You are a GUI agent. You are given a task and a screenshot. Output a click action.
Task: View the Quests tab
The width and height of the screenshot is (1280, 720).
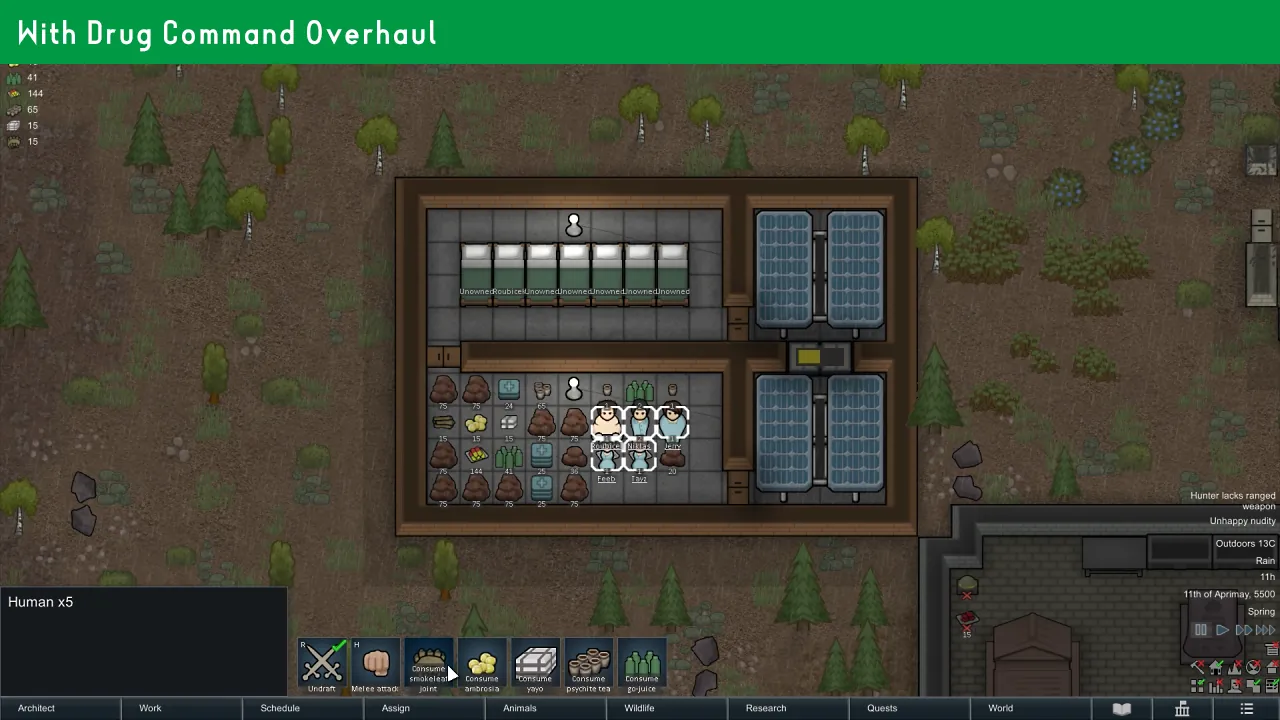click(x=882, y=708)
